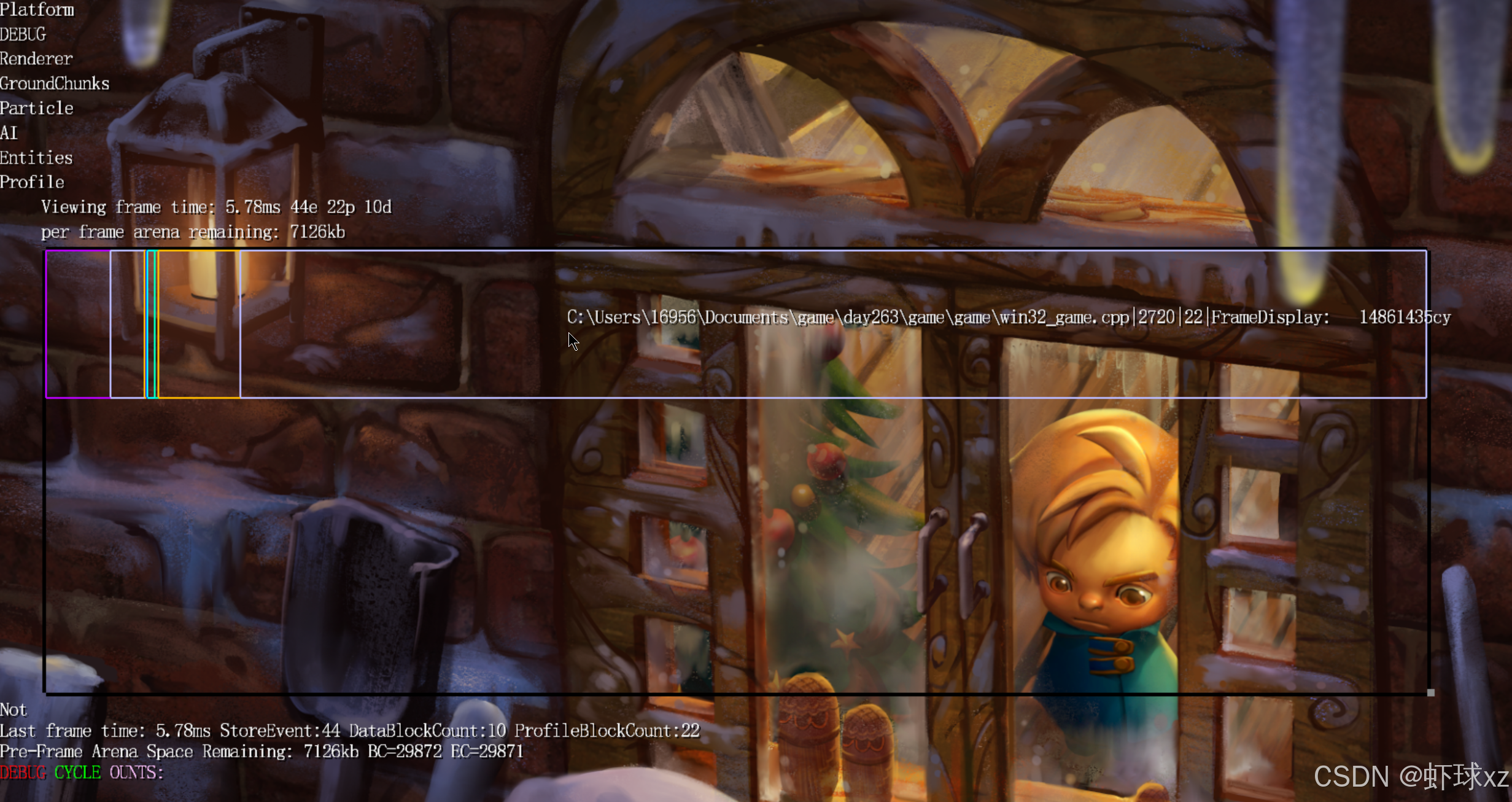This screenshot has width=1512, height=802.
Task: Expand the Platform debug group
Action: pyautogui.click(x=37, y=10)
